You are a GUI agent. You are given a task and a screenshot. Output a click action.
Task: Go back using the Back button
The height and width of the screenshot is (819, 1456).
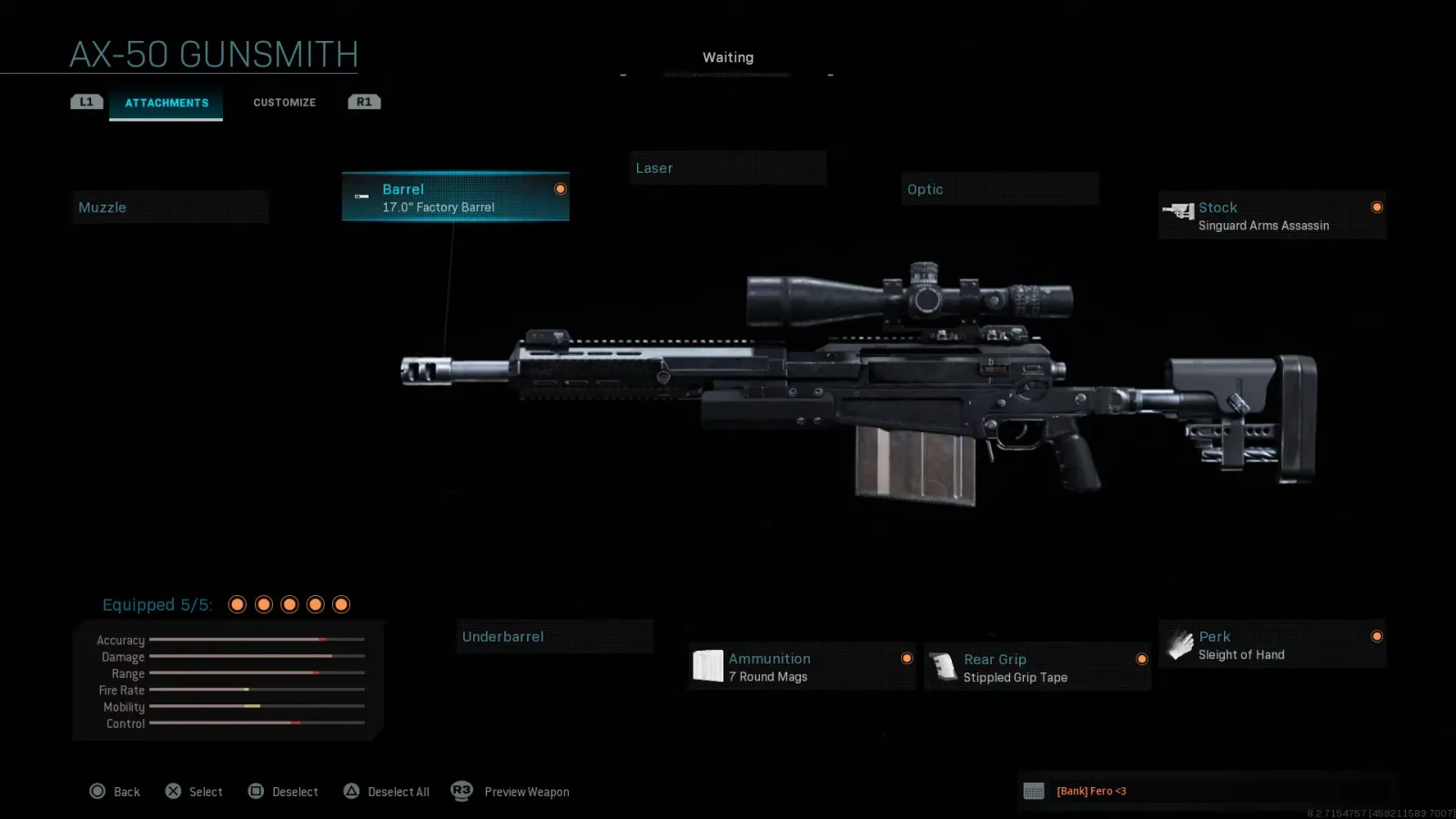click(115, 792)
